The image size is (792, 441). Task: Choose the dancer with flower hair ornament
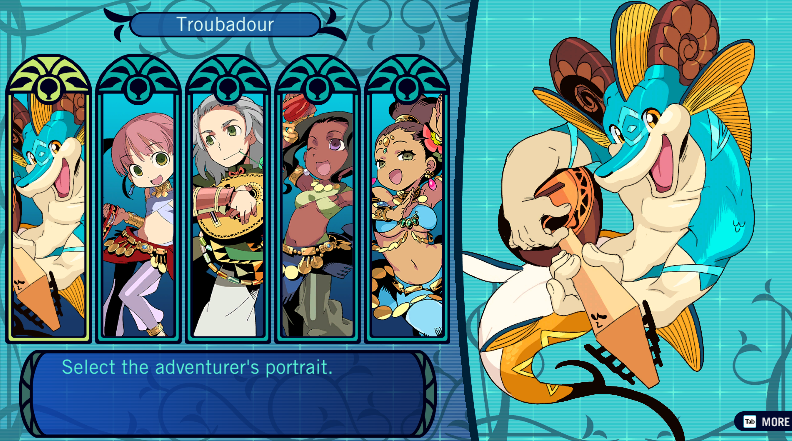(x=406, y=215)
